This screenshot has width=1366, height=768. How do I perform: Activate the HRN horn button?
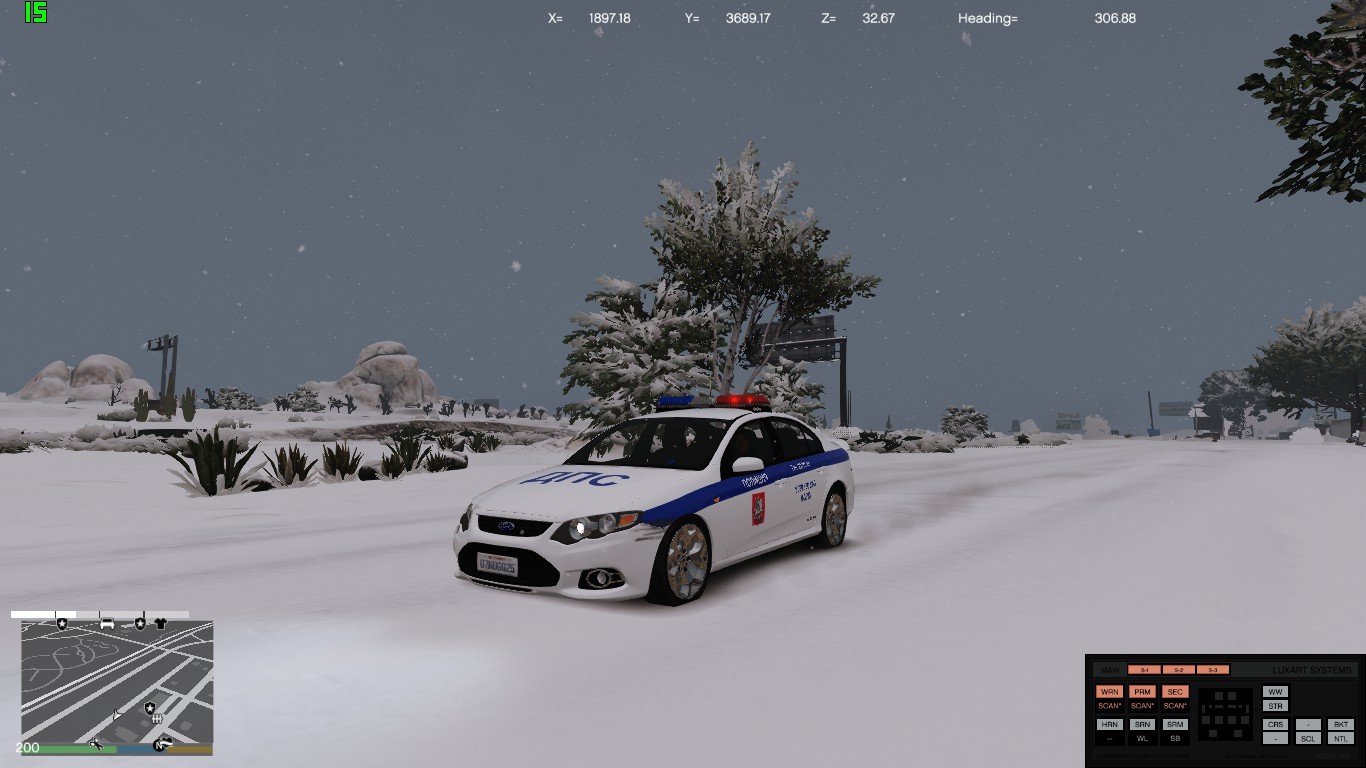[1108, 724]
